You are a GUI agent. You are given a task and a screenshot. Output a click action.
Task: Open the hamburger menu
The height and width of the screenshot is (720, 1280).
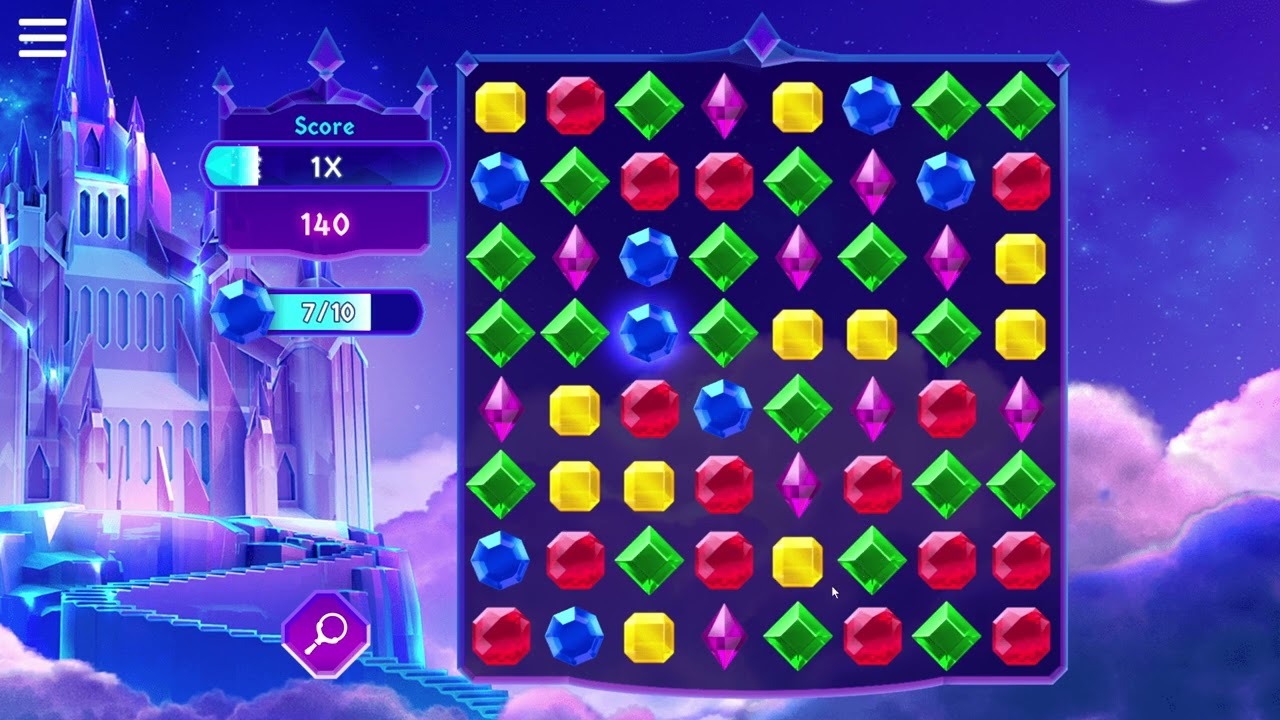[42, 38]
